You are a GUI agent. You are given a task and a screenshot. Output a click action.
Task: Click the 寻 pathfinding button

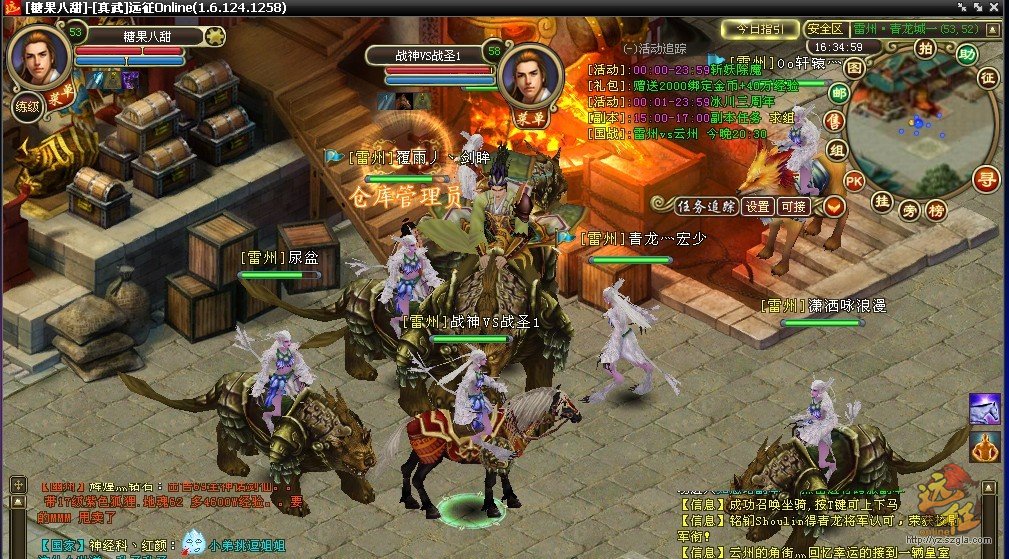click(x=986, y=181)
